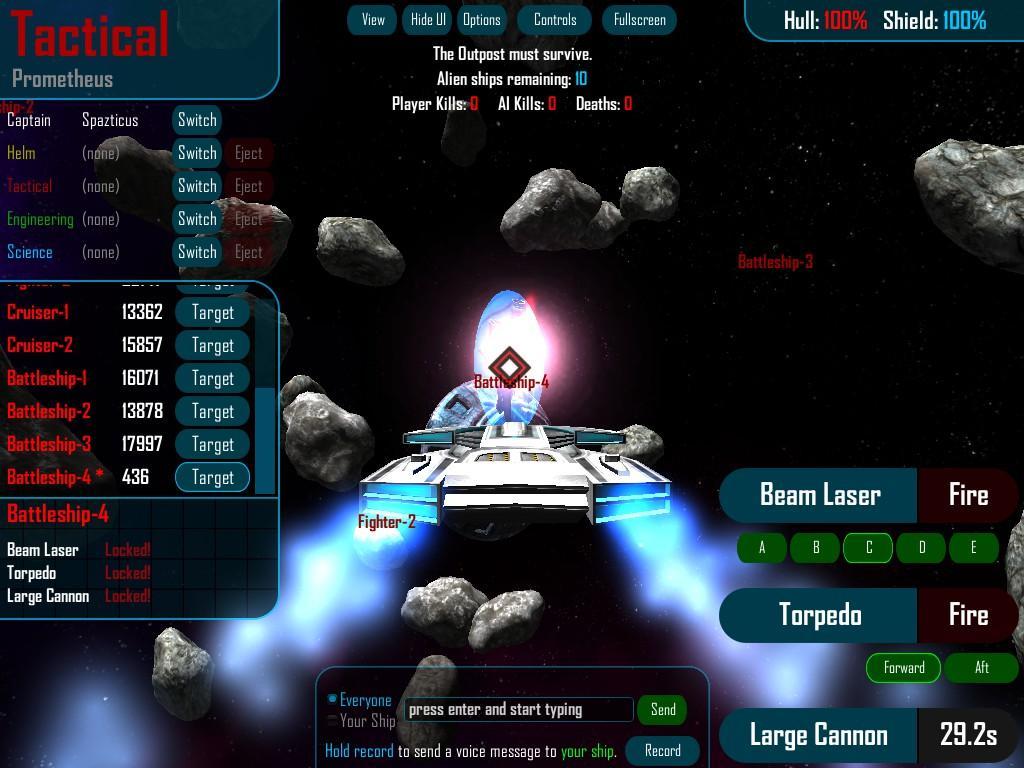Fire the Beam Laser
The height and width of the screenshot is (768, 1024).
tap(967, 495)
